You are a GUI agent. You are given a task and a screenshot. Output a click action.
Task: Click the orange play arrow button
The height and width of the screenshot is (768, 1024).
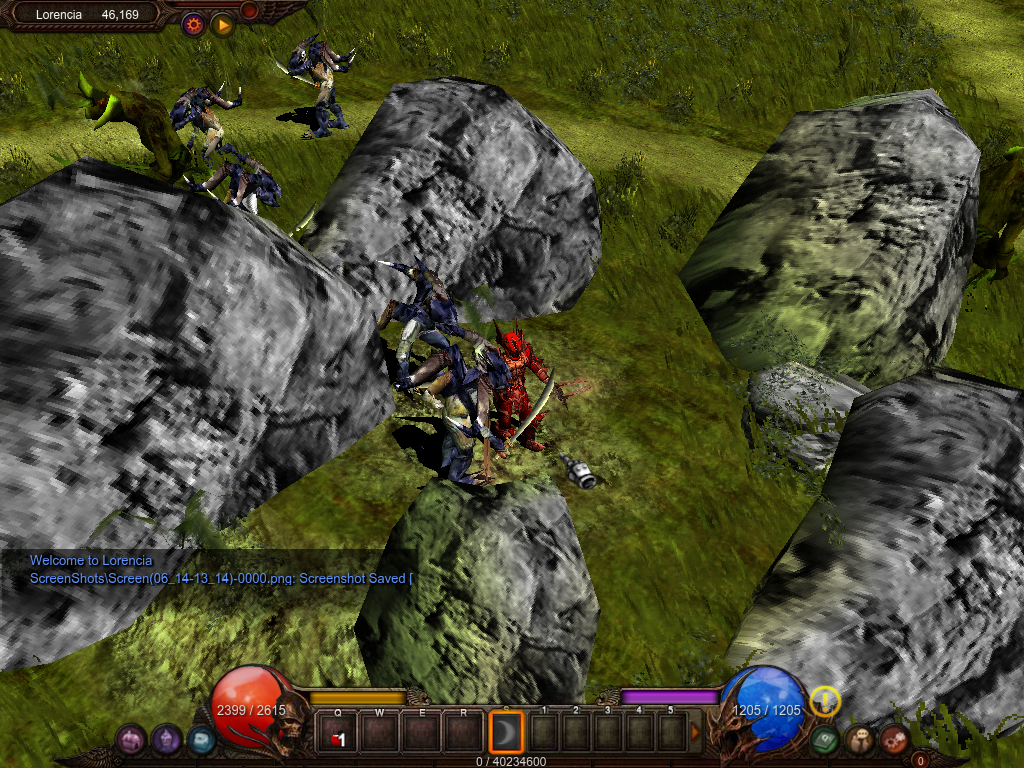(223, 24)
